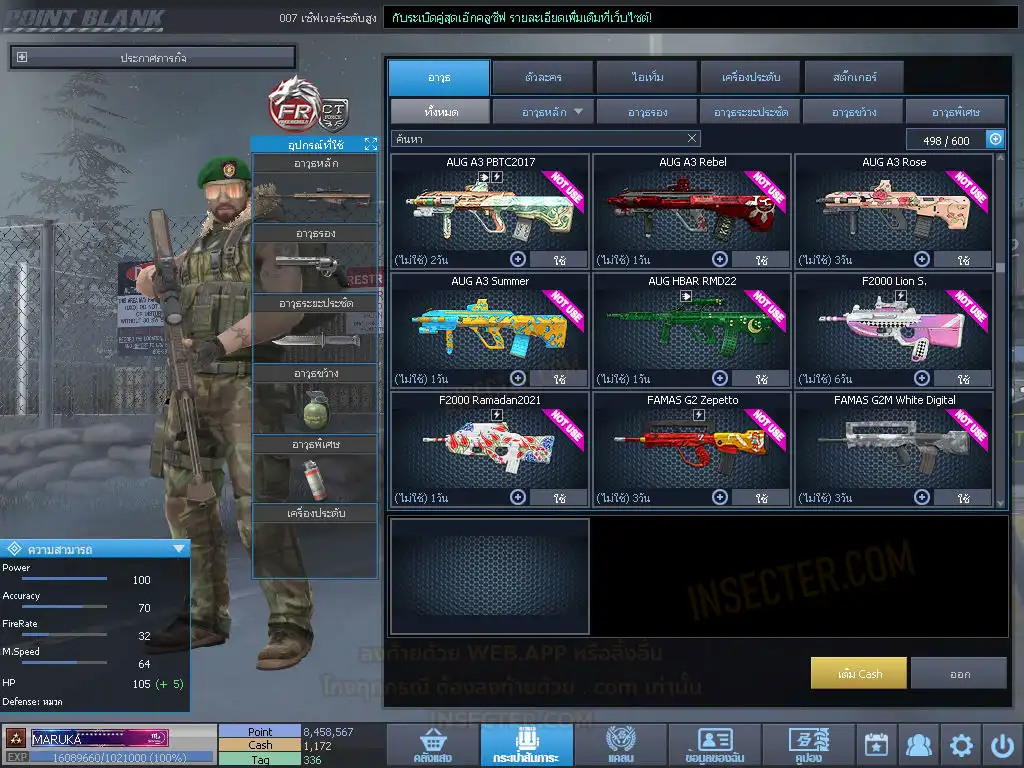The height and width of the screenshot is (768, 1024).
Task: Filter by อาวุธระยะประชิด category
Action: click(x=750, y=111)
